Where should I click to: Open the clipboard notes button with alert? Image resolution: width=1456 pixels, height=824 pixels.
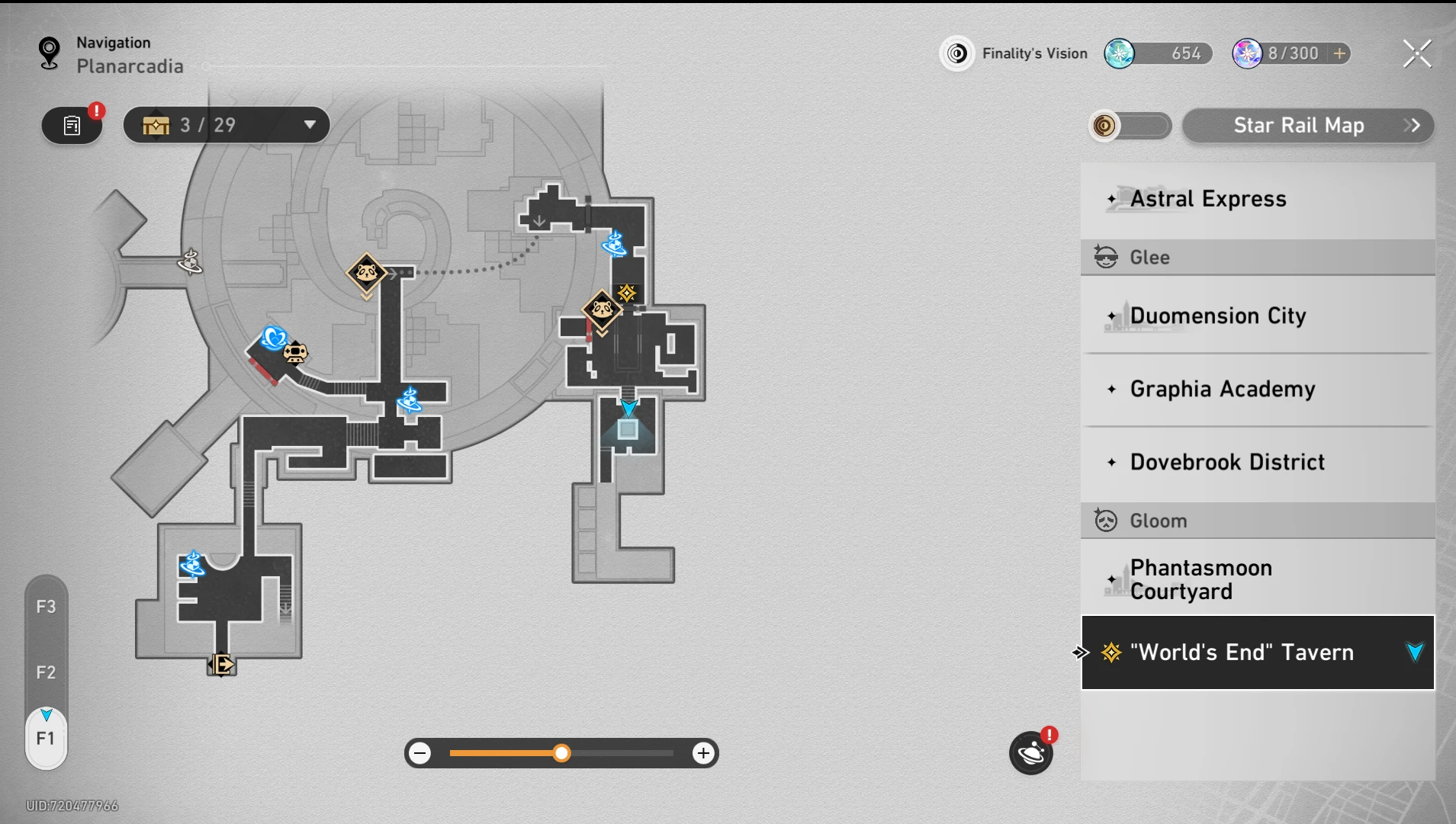[x=72, y=125]
